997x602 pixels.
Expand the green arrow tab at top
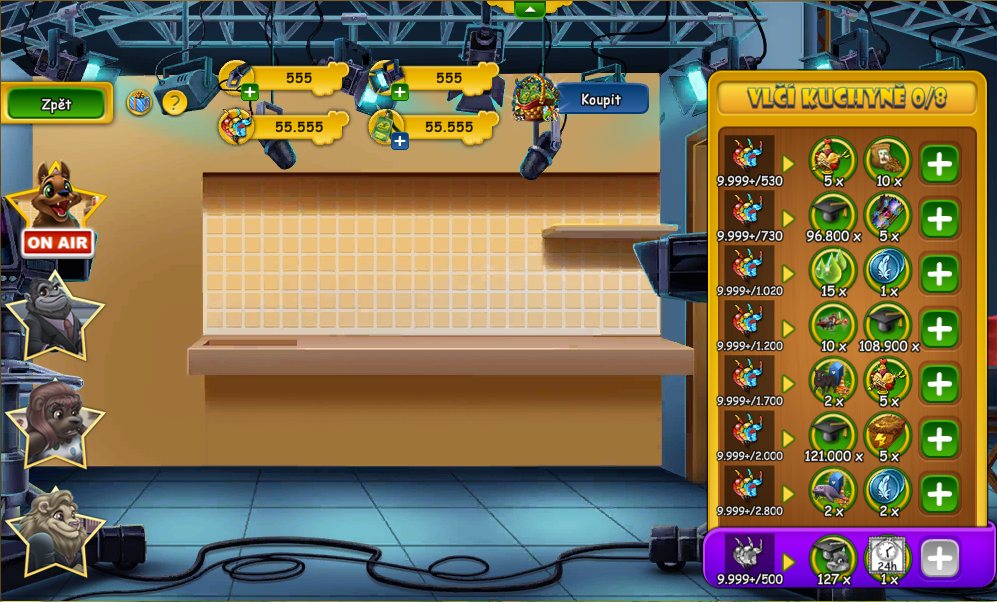529,9
